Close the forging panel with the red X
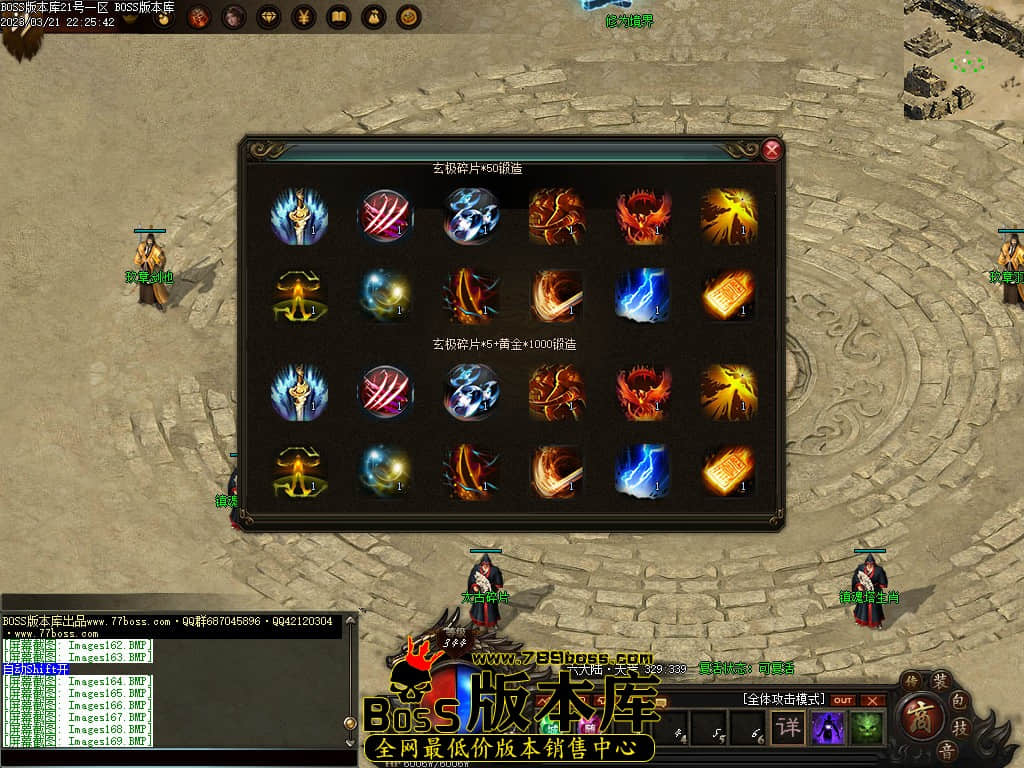 pos(771,151)
